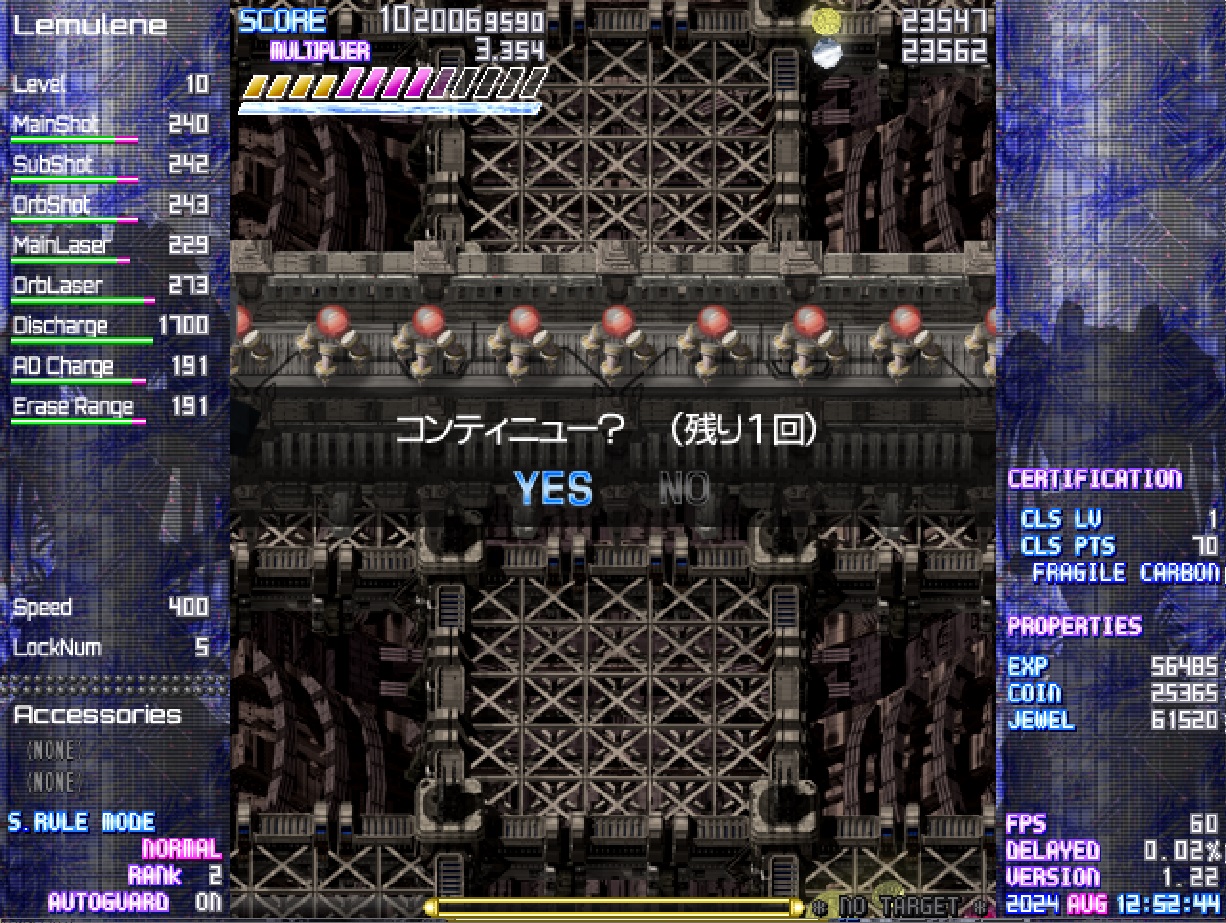
Task: Select NO on the continue prompt
Action: [x=684, y=488]
